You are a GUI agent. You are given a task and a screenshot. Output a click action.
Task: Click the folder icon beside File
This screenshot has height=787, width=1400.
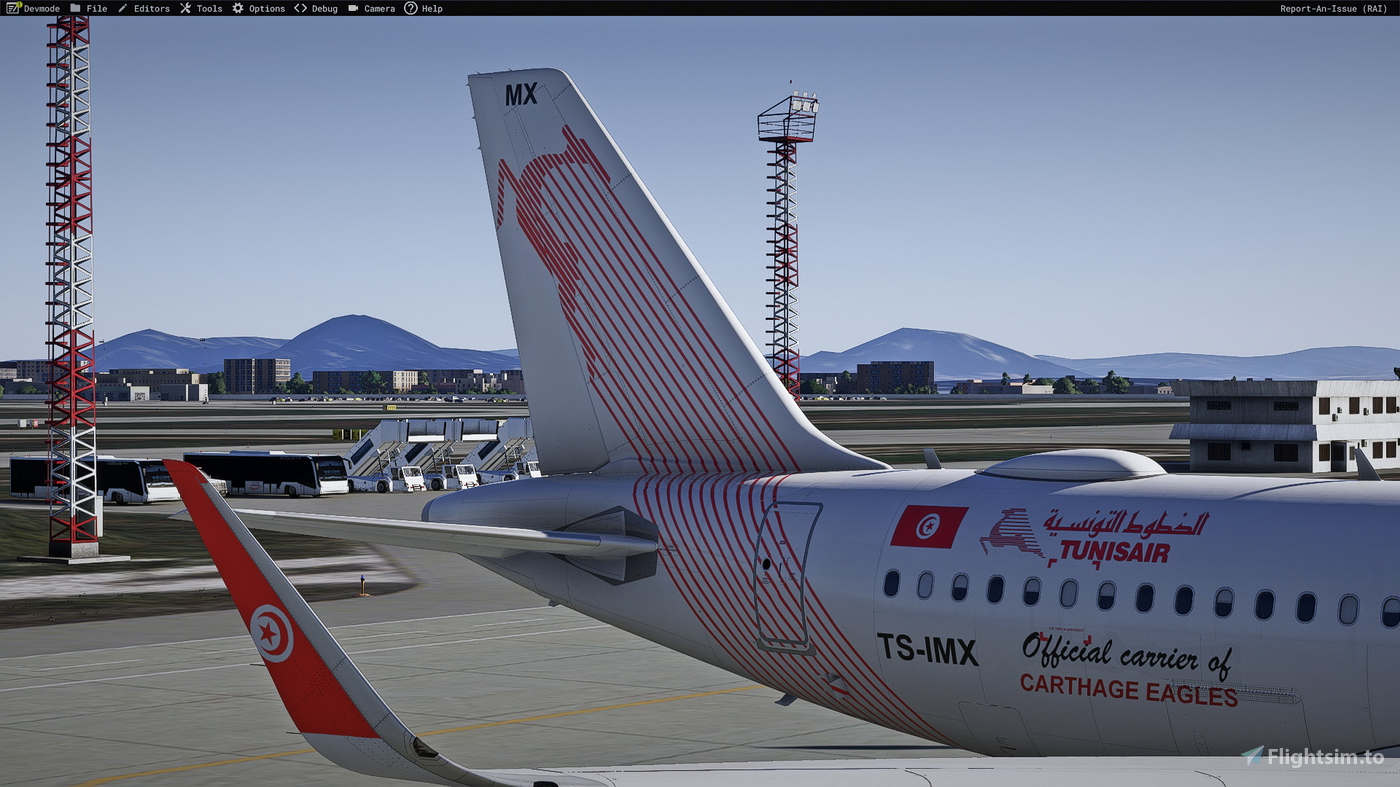coord(75,8)
